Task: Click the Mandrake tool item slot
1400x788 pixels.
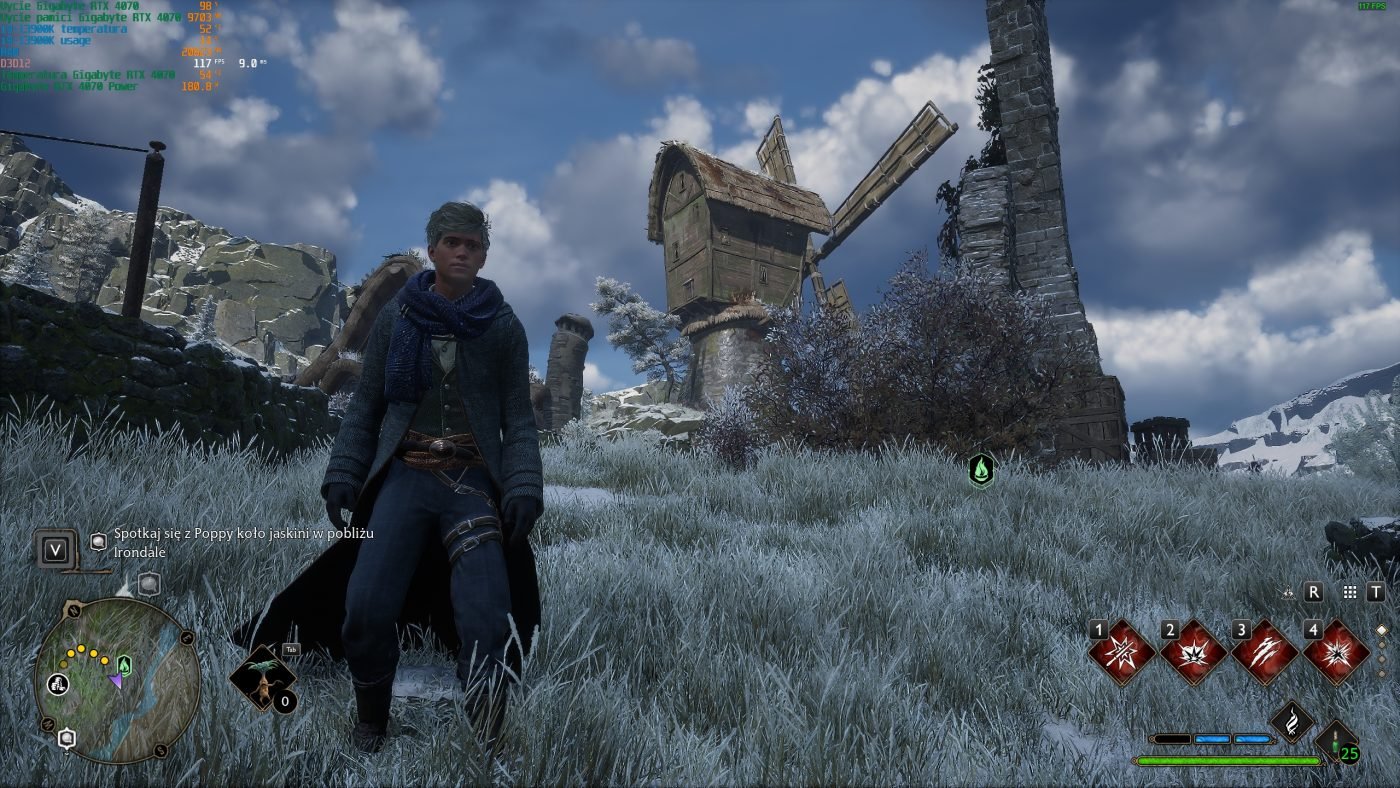Action: coord(263,678)
